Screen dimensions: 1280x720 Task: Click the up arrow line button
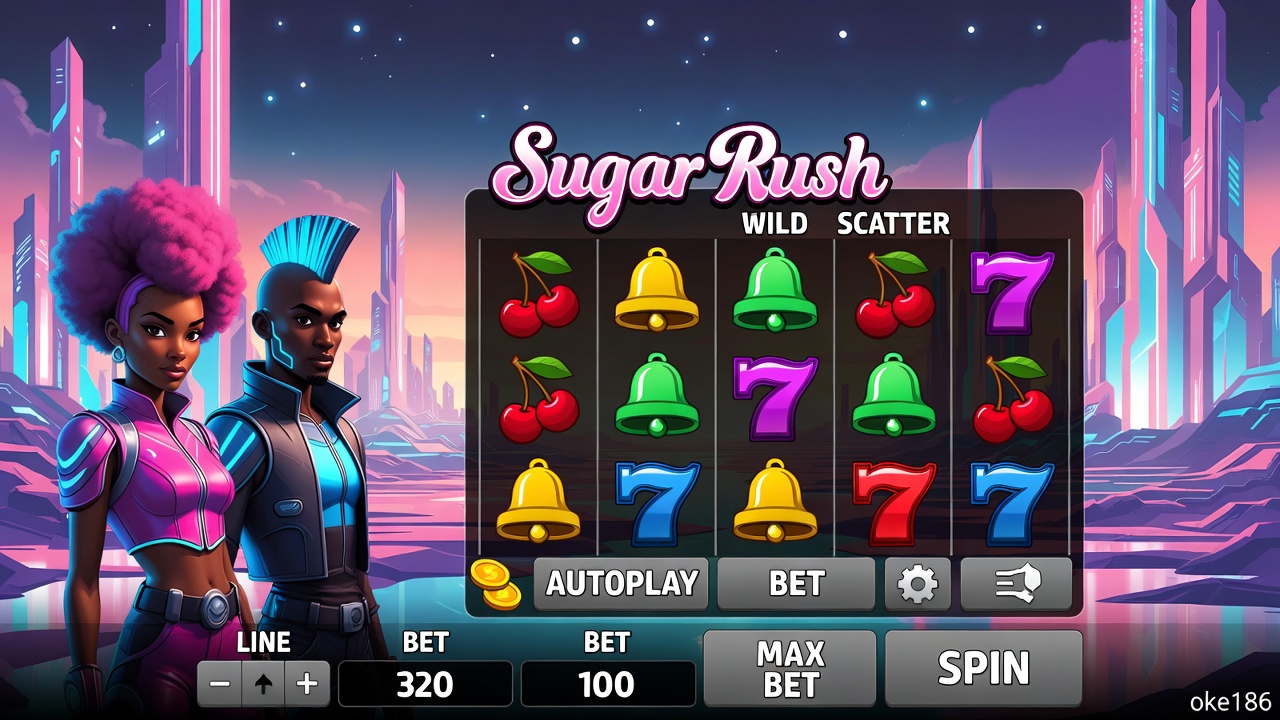[264, 684]
